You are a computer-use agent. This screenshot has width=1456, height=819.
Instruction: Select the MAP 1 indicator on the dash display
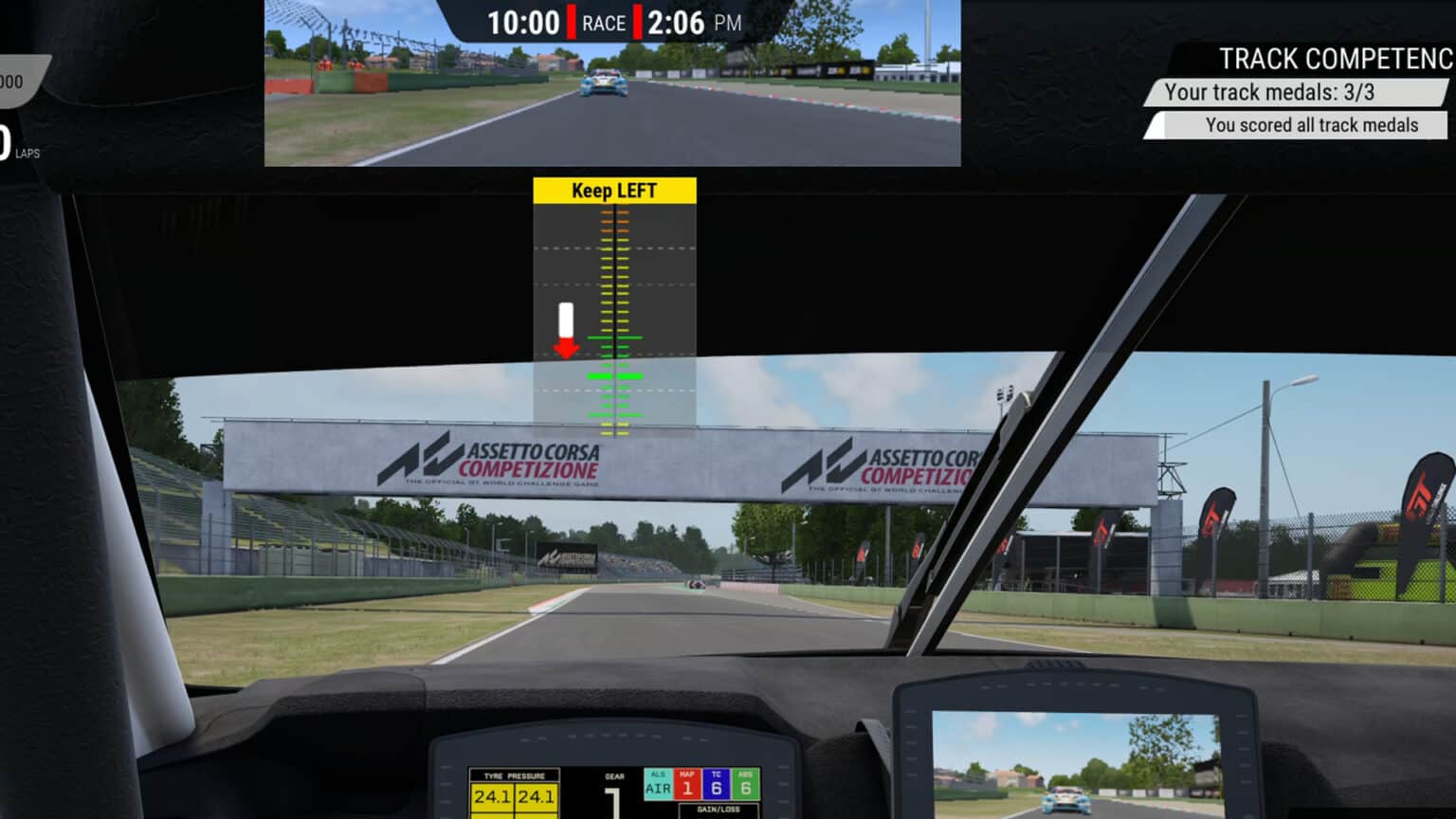[x=685, y=781]
